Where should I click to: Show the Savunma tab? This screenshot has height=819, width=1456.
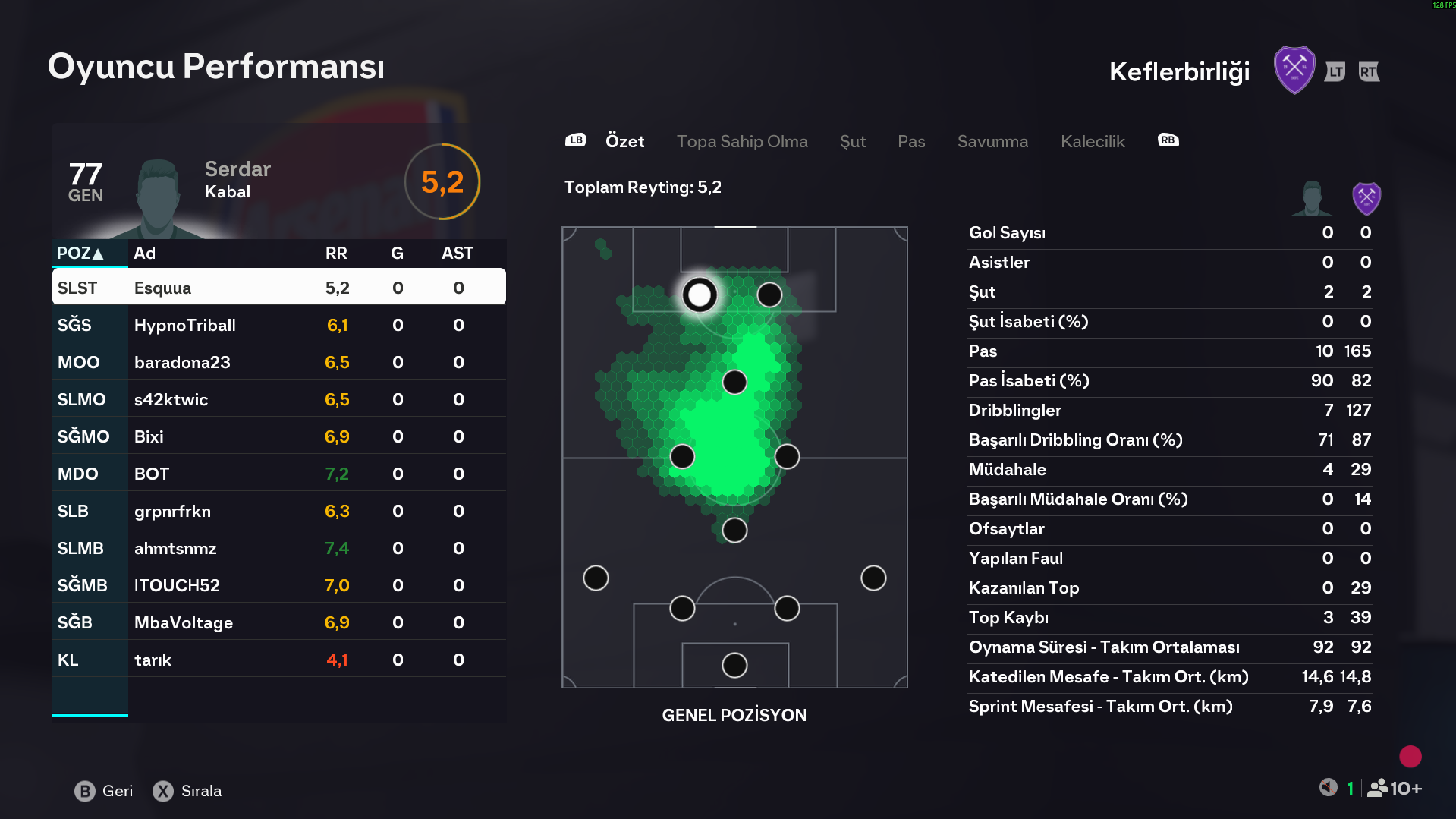click(992, 142)
